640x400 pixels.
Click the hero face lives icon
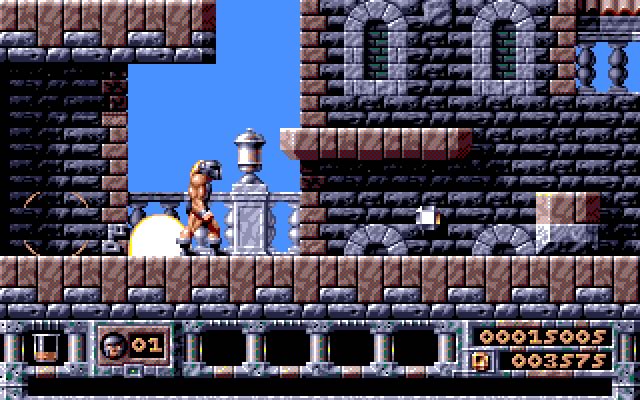(115, 344)
